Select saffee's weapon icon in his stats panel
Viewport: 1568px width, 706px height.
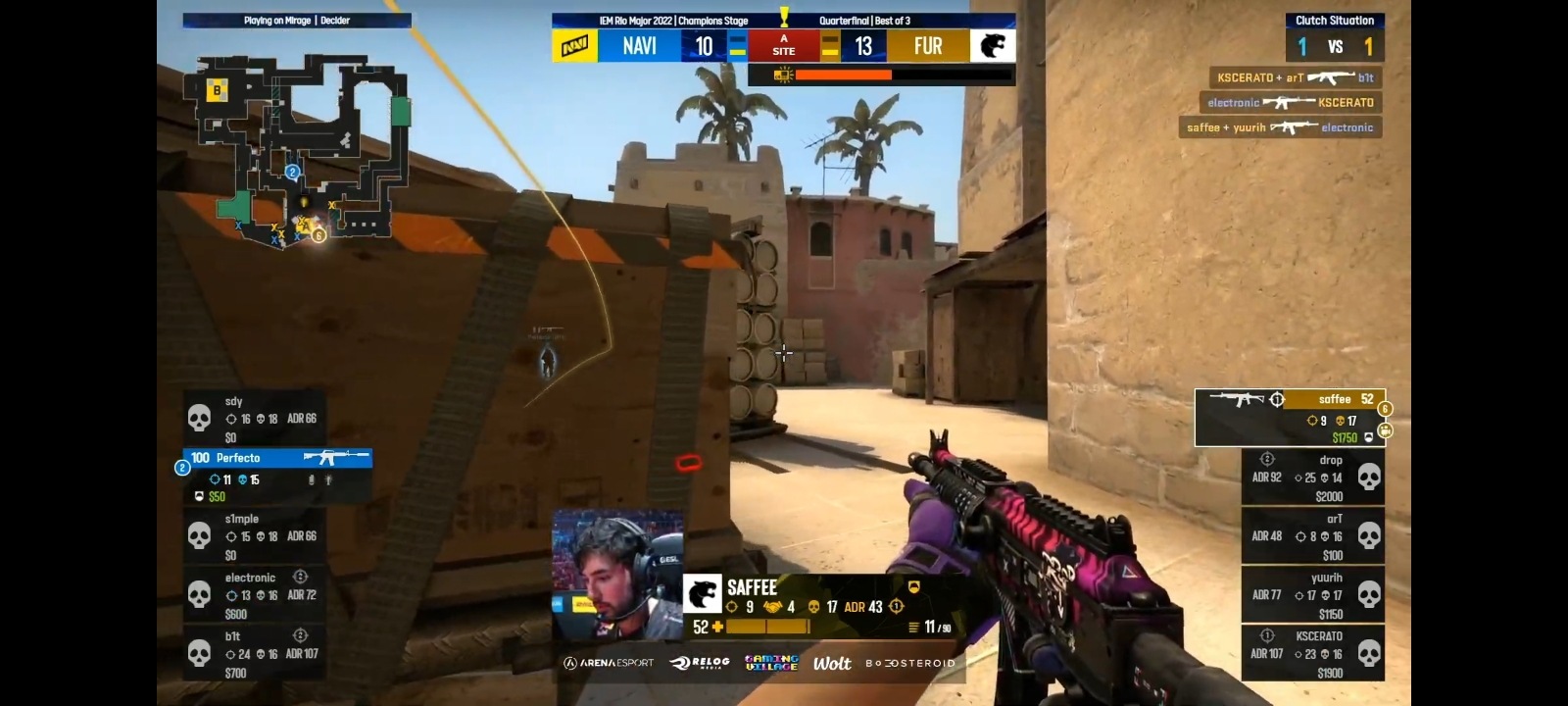point(1240,399)
